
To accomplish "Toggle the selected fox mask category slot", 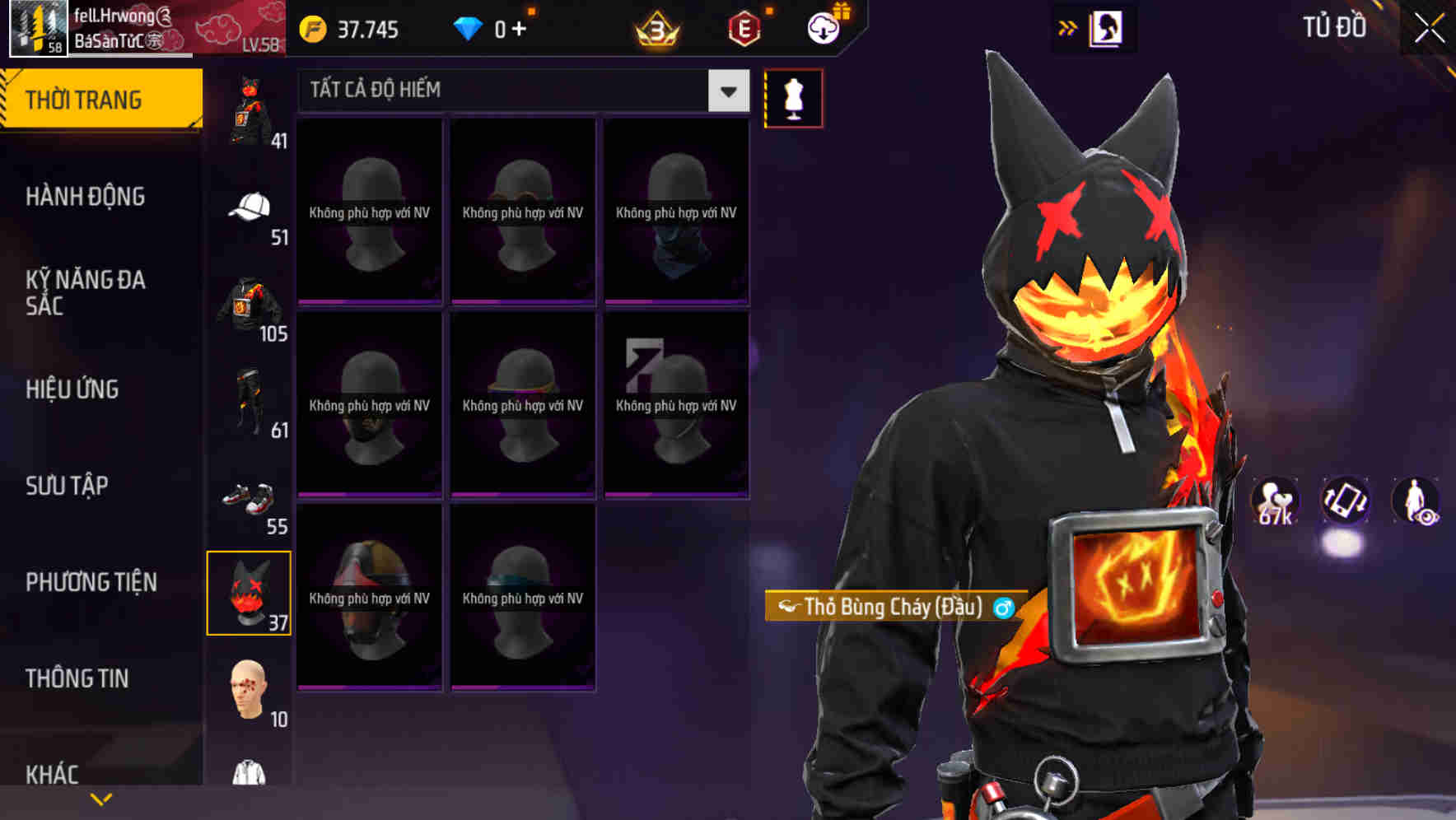I will (250, 593).
